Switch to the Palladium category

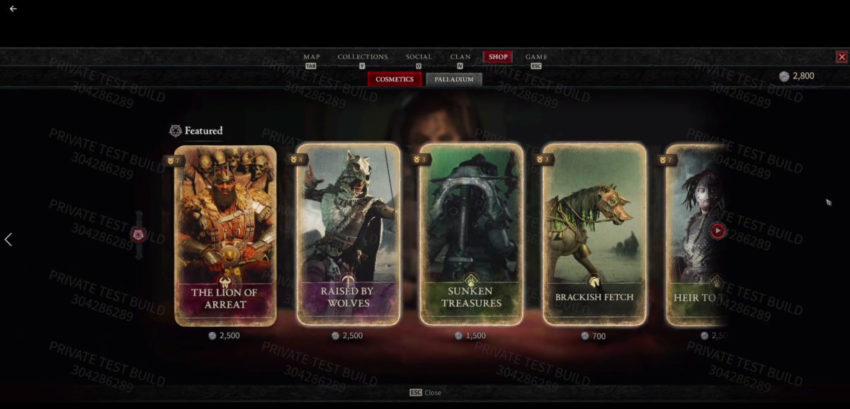(x=454, y=79)
